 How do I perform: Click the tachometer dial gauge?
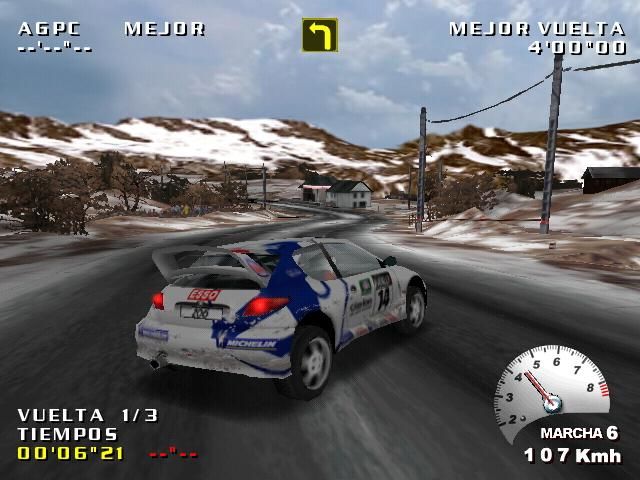(x=551, y=390)
